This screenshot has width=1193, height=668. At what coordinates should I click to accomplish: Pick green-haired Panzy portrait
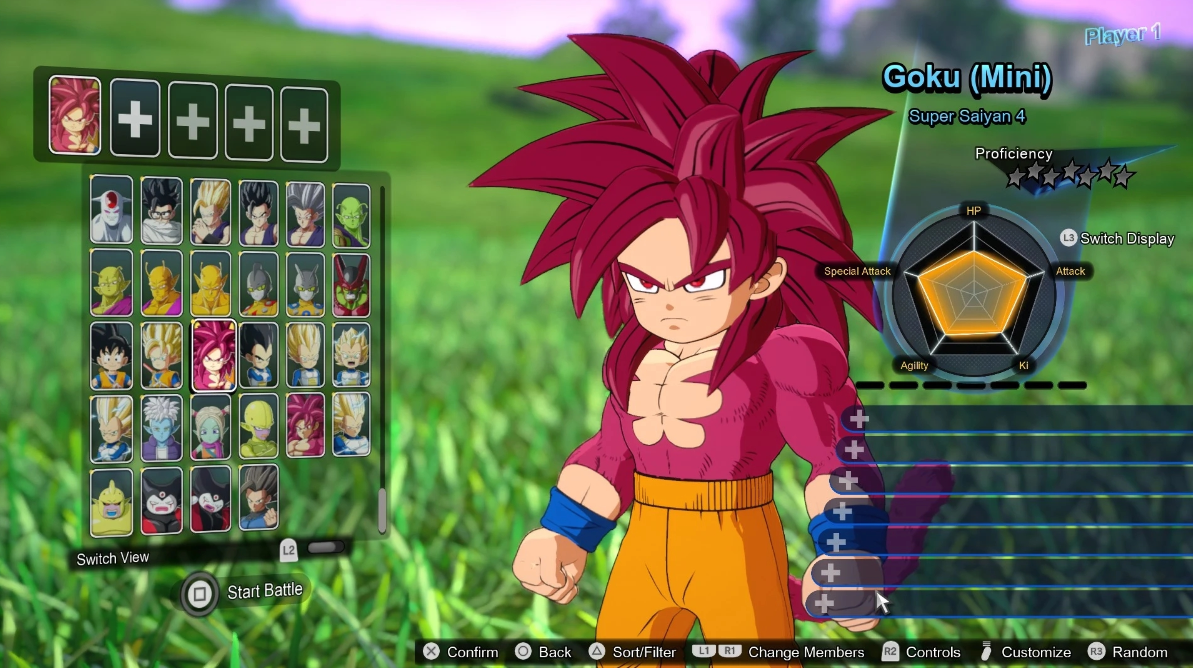pyautogui.click(x=210, y=426)
